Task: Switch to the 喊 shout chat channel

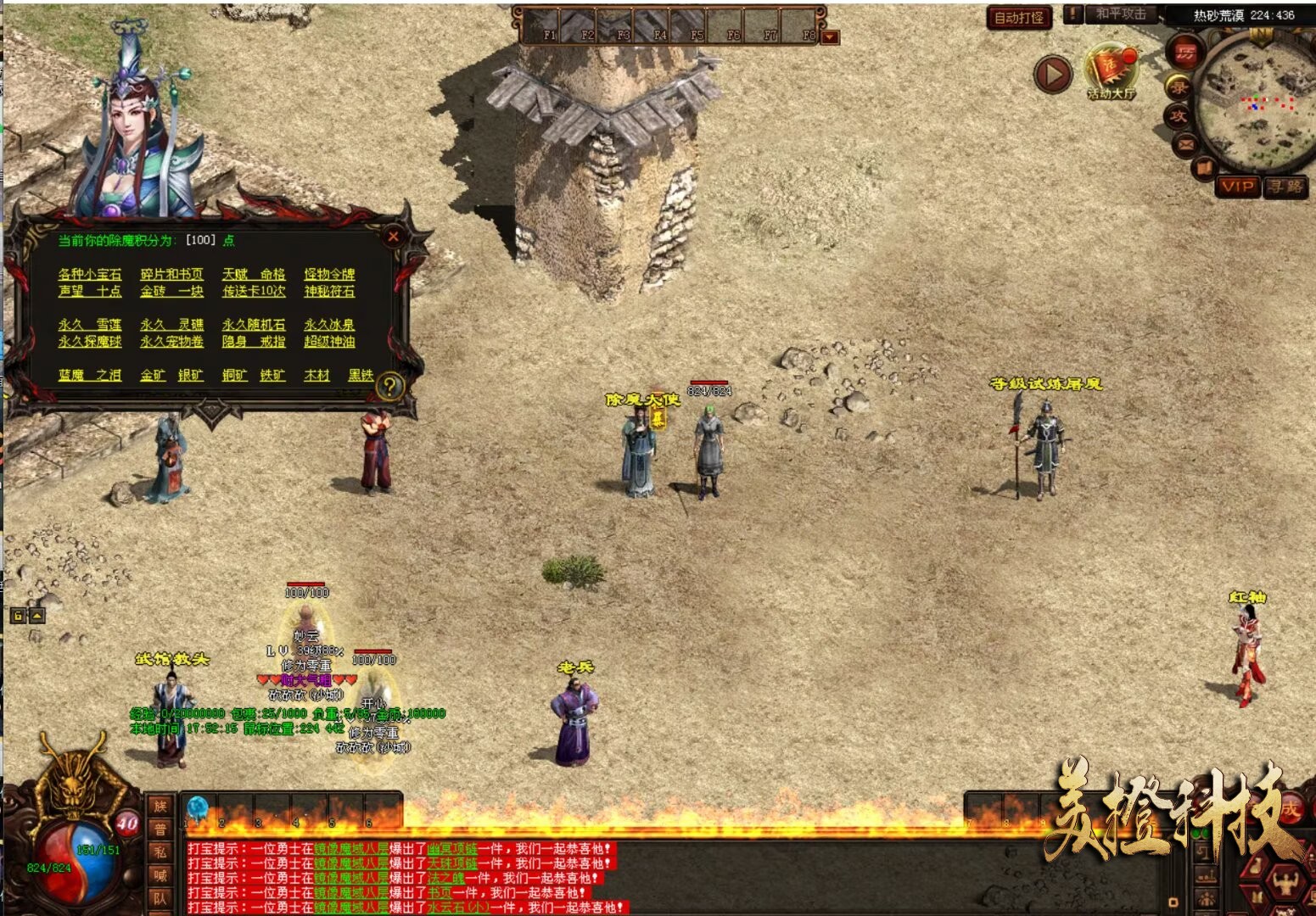Action: 160,875
